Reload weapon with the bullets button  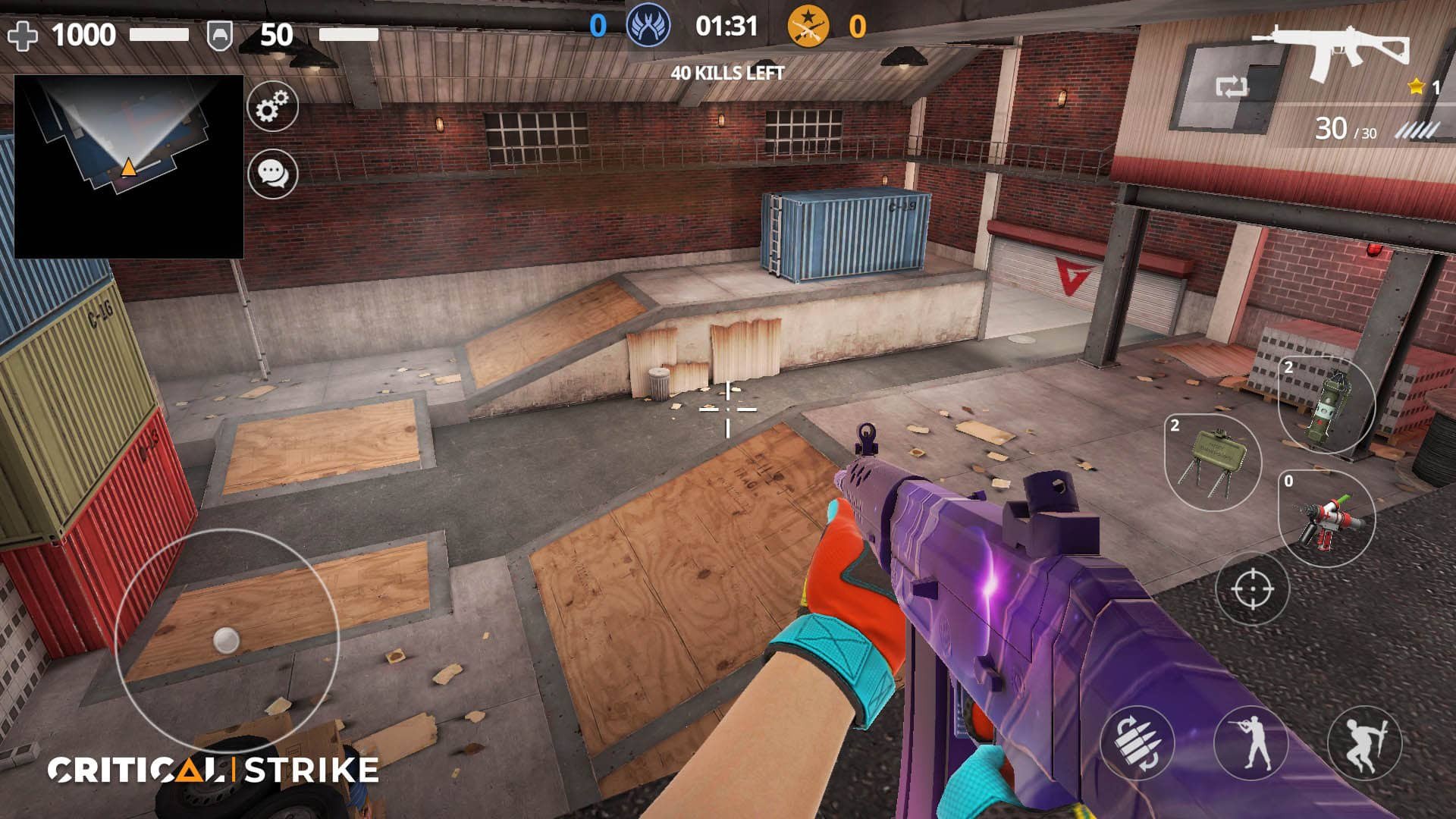pyautogui.click(x=1137, y=742)
